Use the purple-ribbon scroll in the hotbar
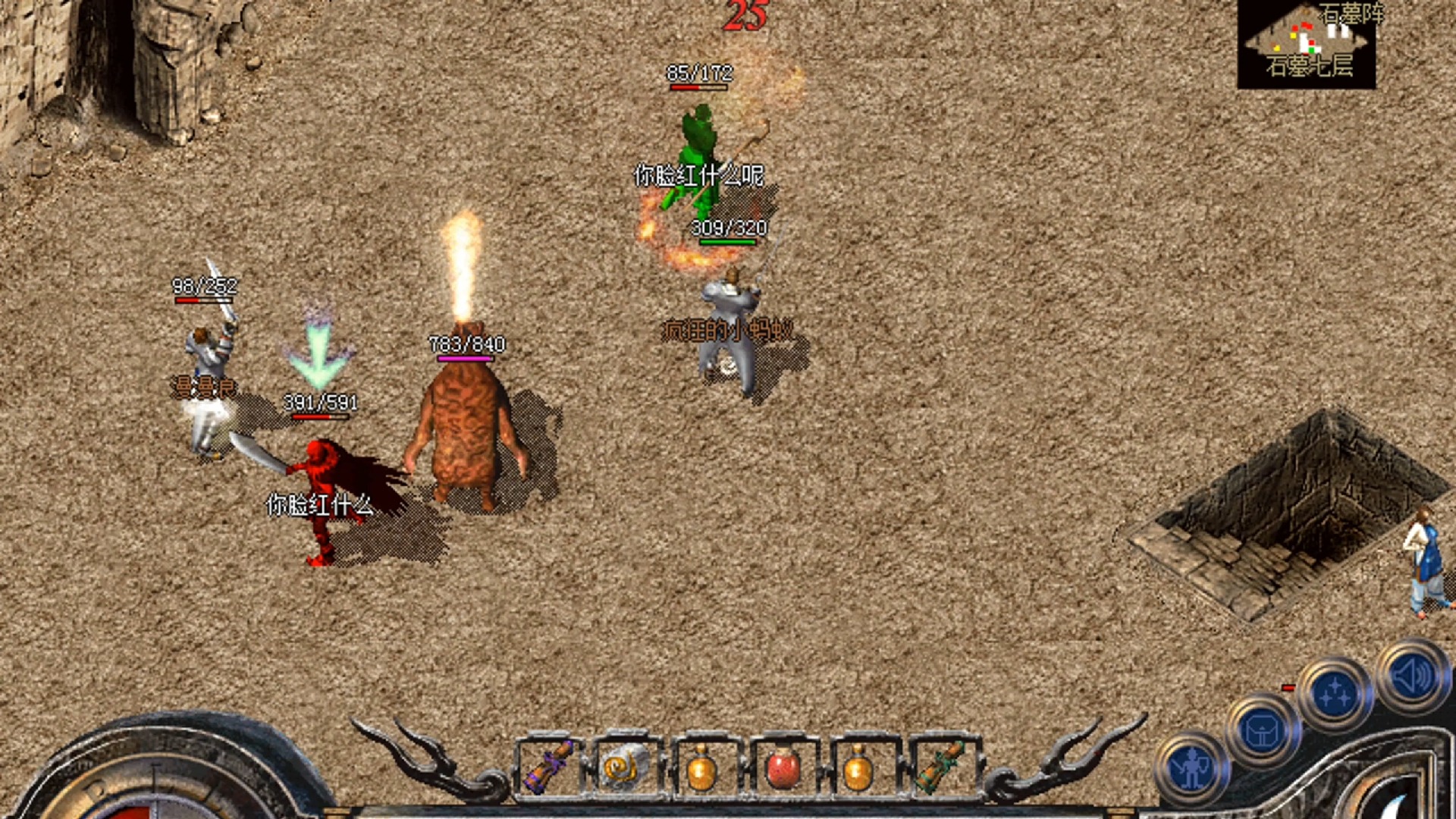 (x=548, y=767)
